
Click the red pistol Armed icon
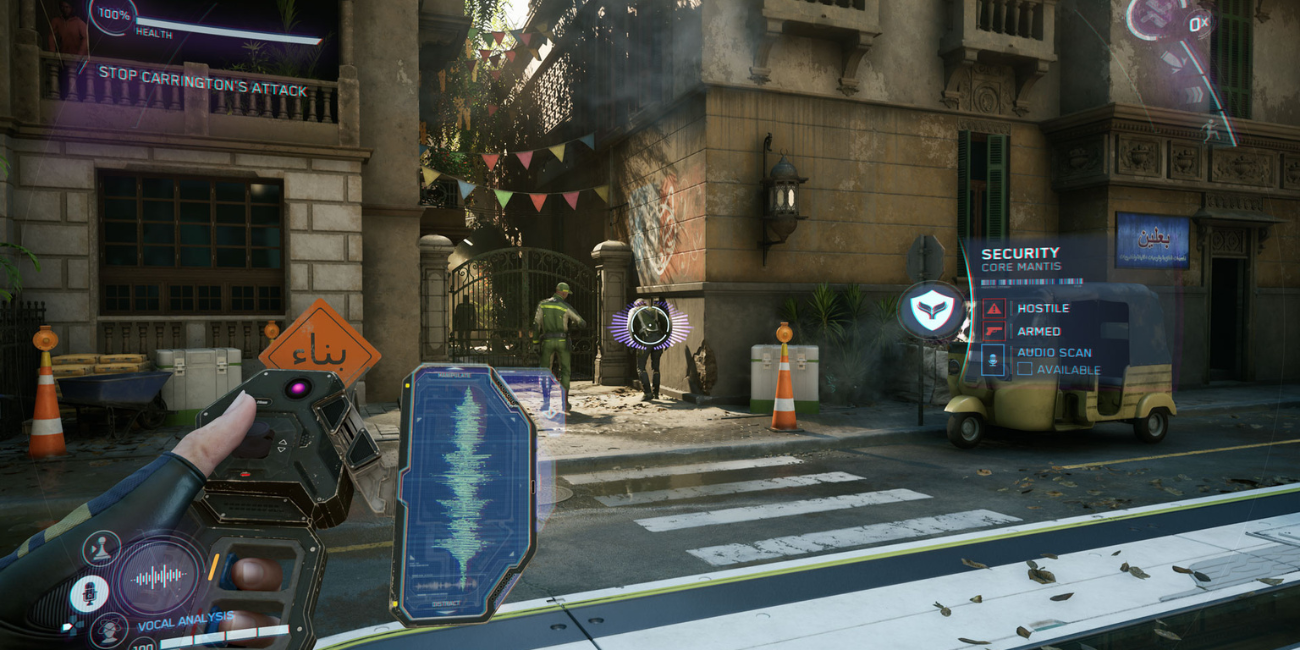(x=993, y=331)
